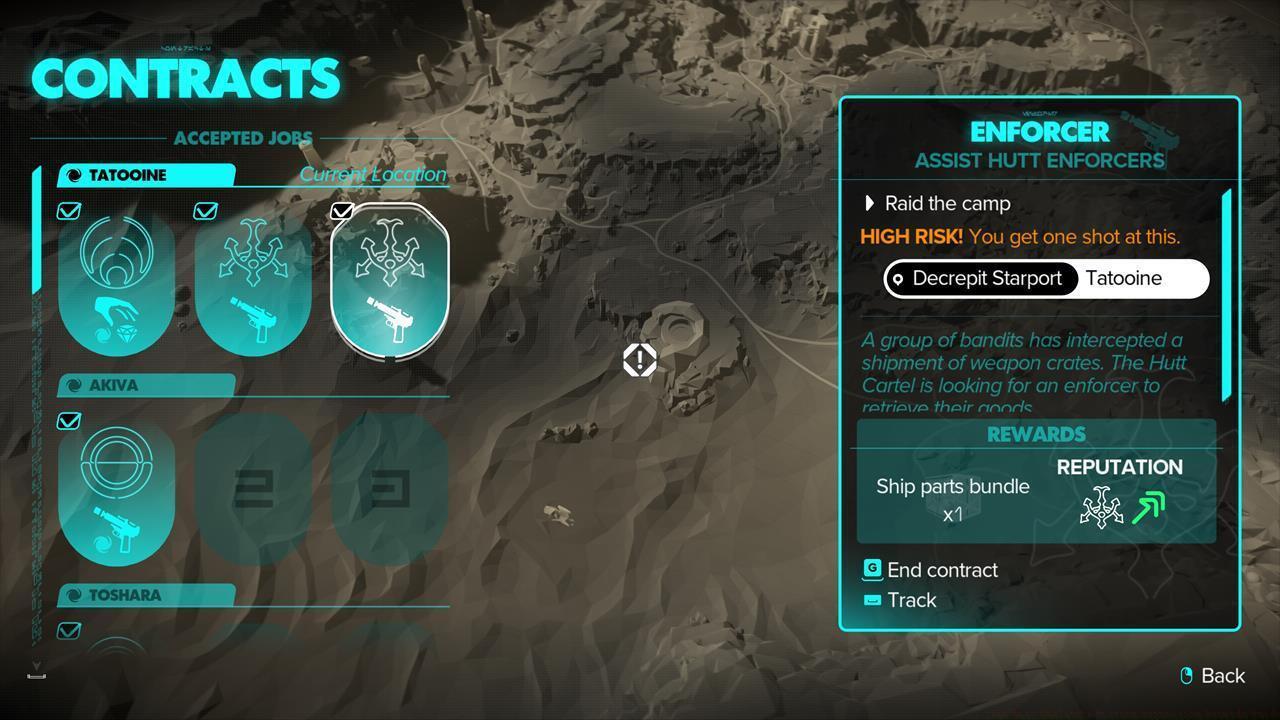
Task: Click the alert marker on the map
Action: [x=639, y=359]
